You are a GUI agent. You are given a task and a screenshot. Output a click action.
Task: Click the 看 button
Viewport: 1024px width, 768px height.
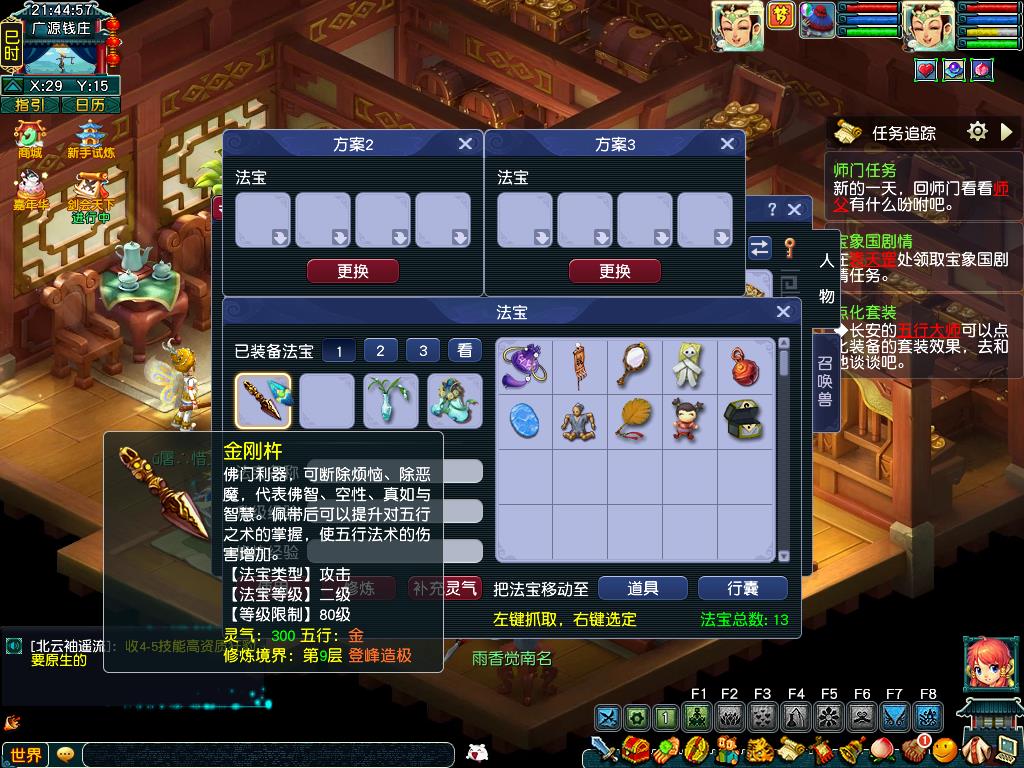(x=464, y=350)
